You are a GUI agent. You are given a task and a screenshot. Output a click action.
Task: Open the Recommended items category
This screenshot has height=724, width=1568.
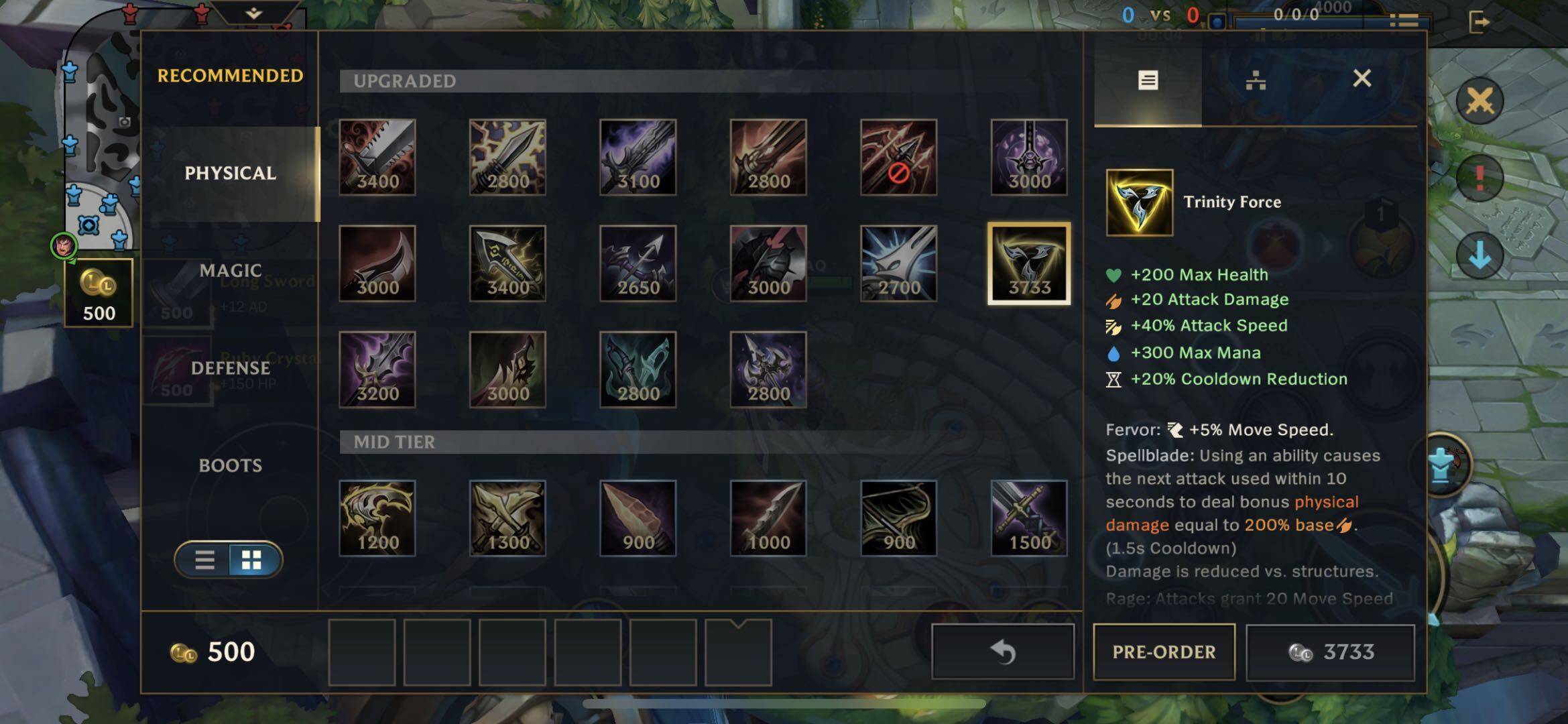pos(230,76)
